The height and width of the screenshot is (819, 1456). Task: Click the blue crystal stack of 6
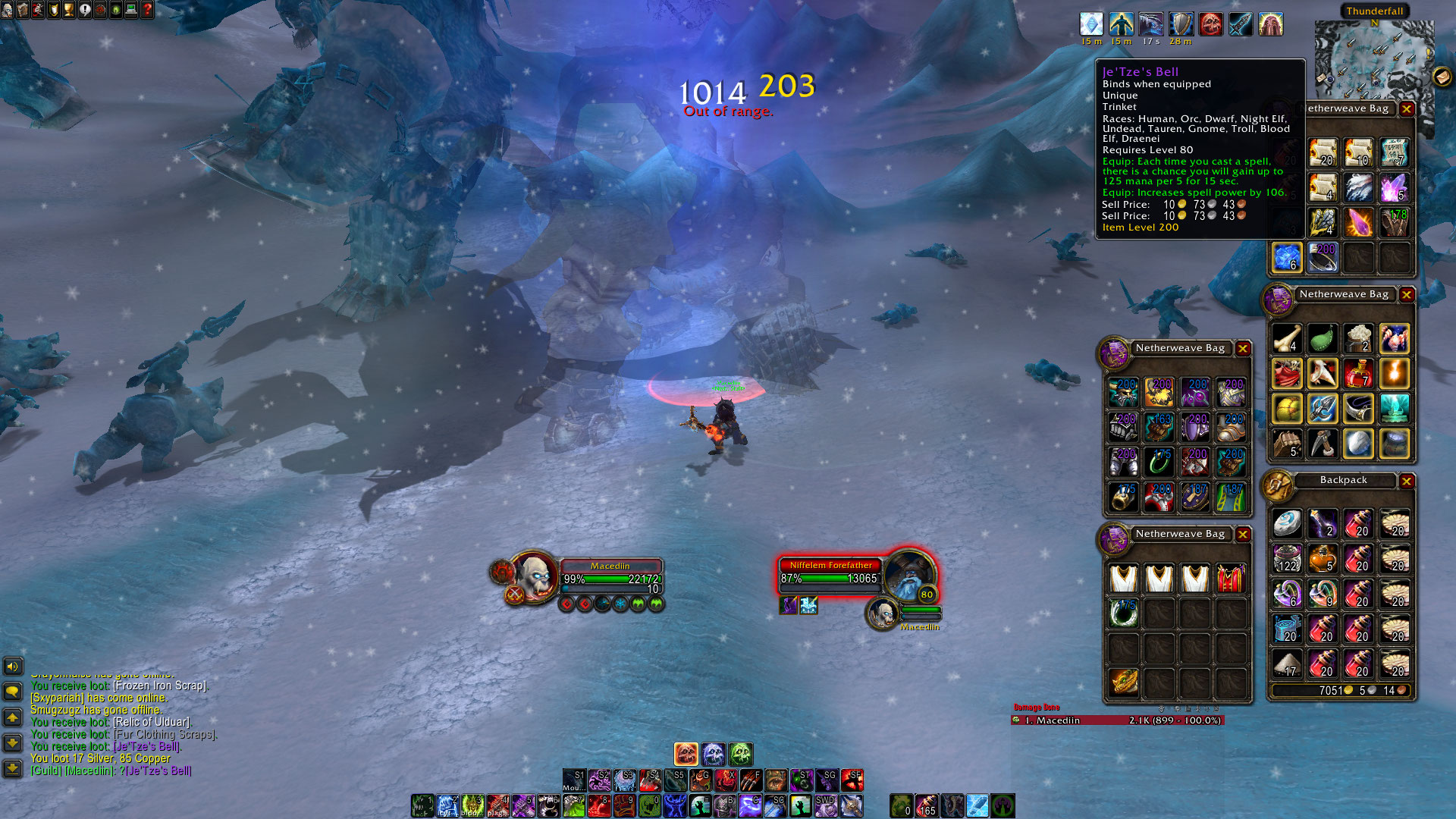[x=1287, y=258]
